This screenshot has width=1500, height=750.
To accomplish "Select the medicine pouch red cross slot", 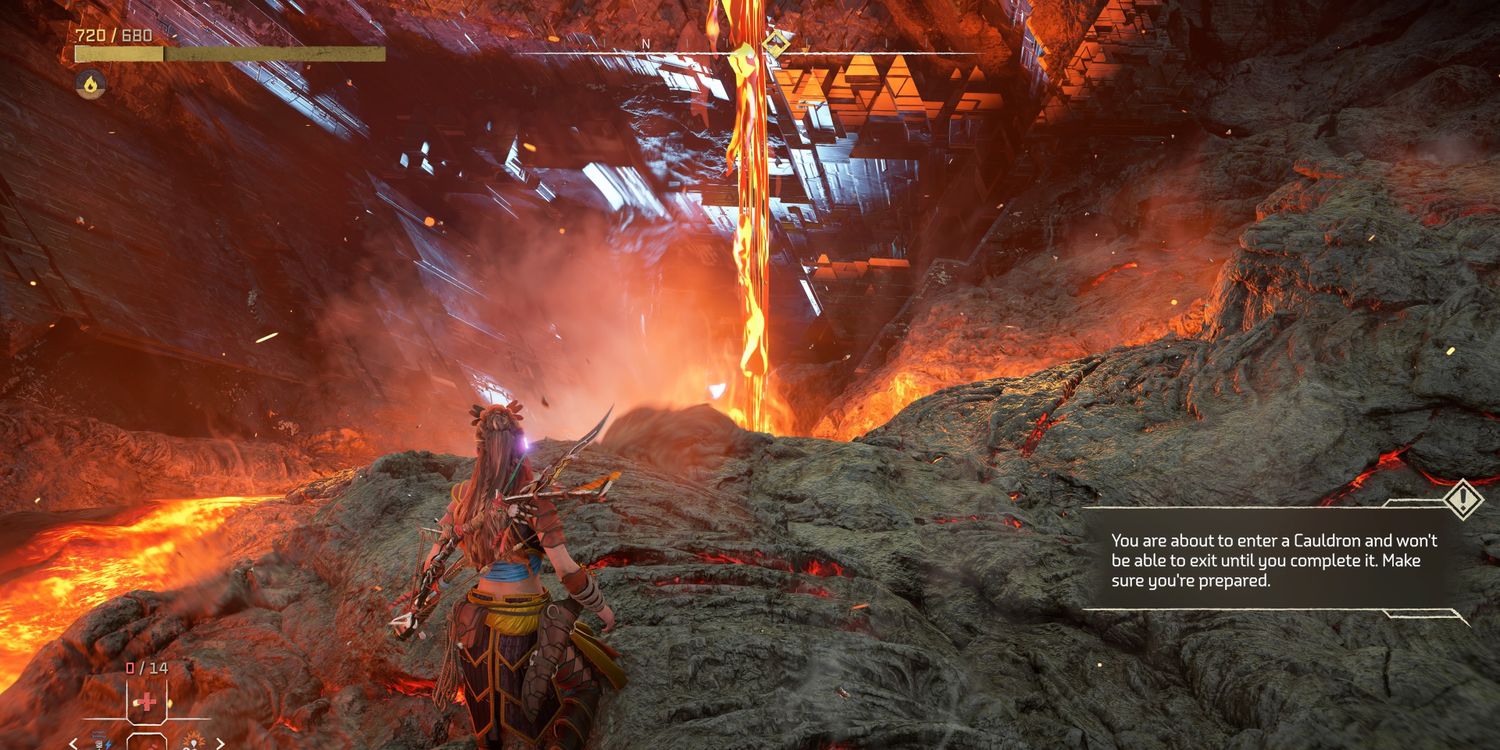I will click(x=146, y=701).
